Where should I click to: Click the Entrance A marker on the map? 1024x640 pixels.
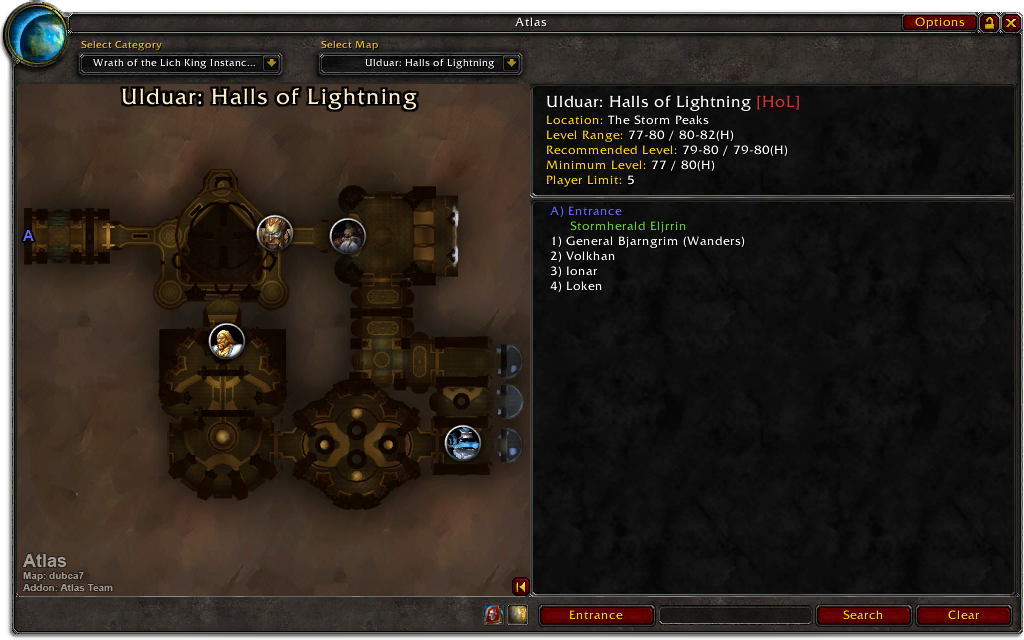click(28, 235)
